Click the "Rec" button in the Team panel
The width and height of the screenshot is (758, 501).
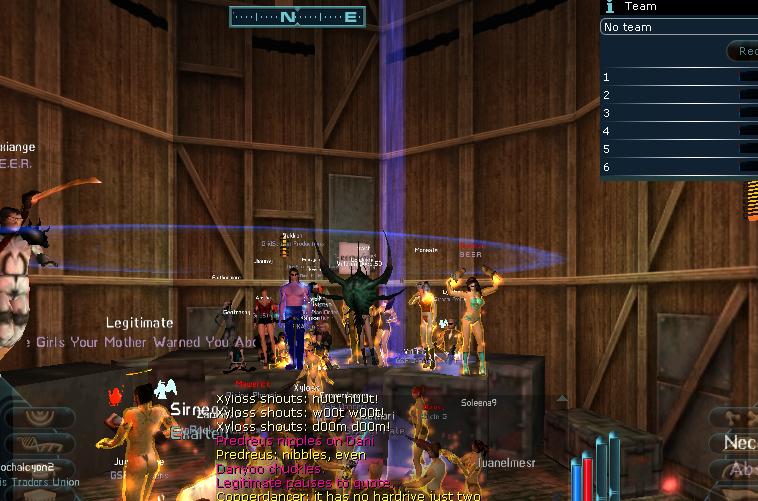pyautogui.click(x=743, y=51)
